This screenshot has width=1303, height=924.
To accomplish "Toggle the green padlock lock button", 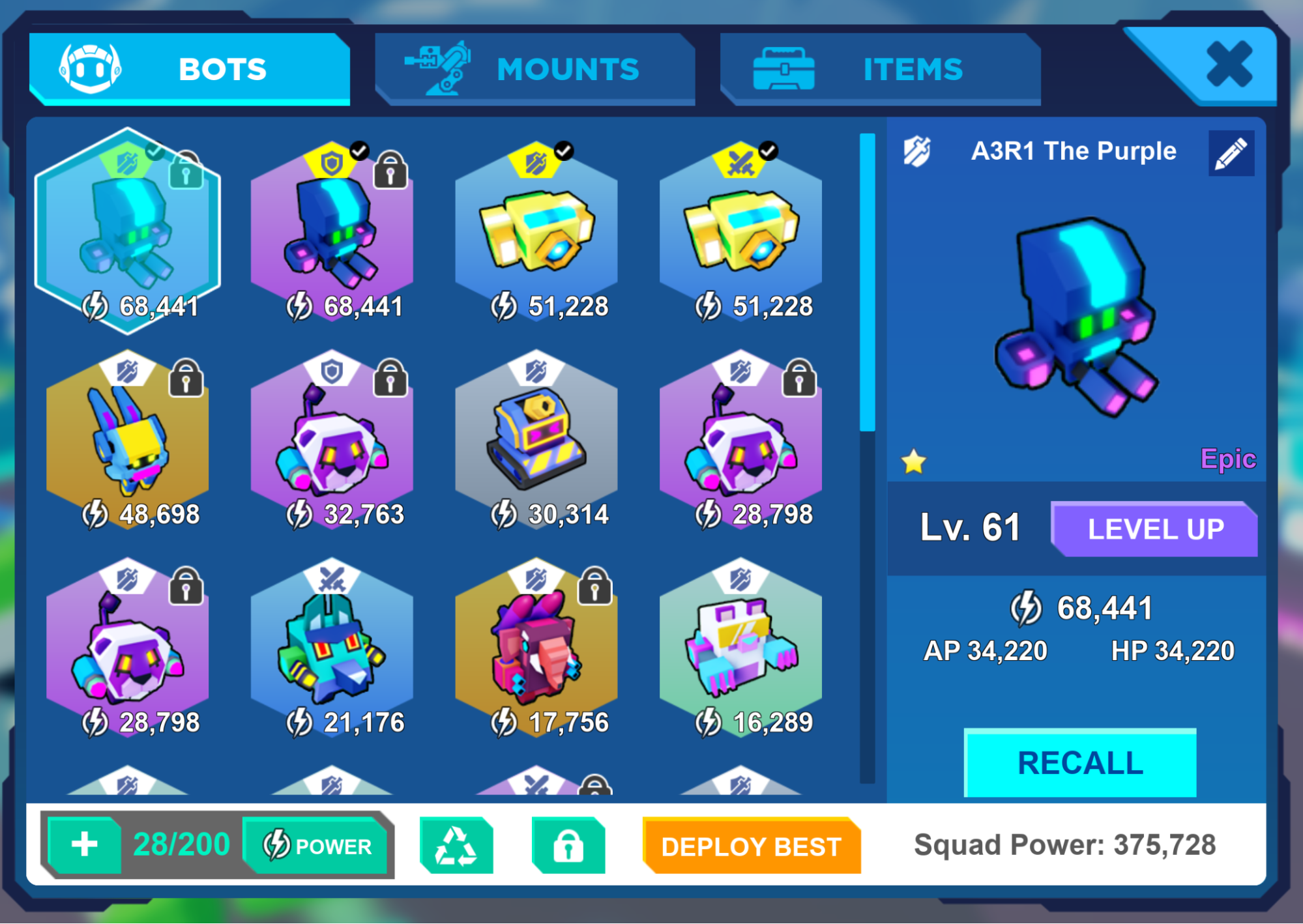I will coord(568,846).
